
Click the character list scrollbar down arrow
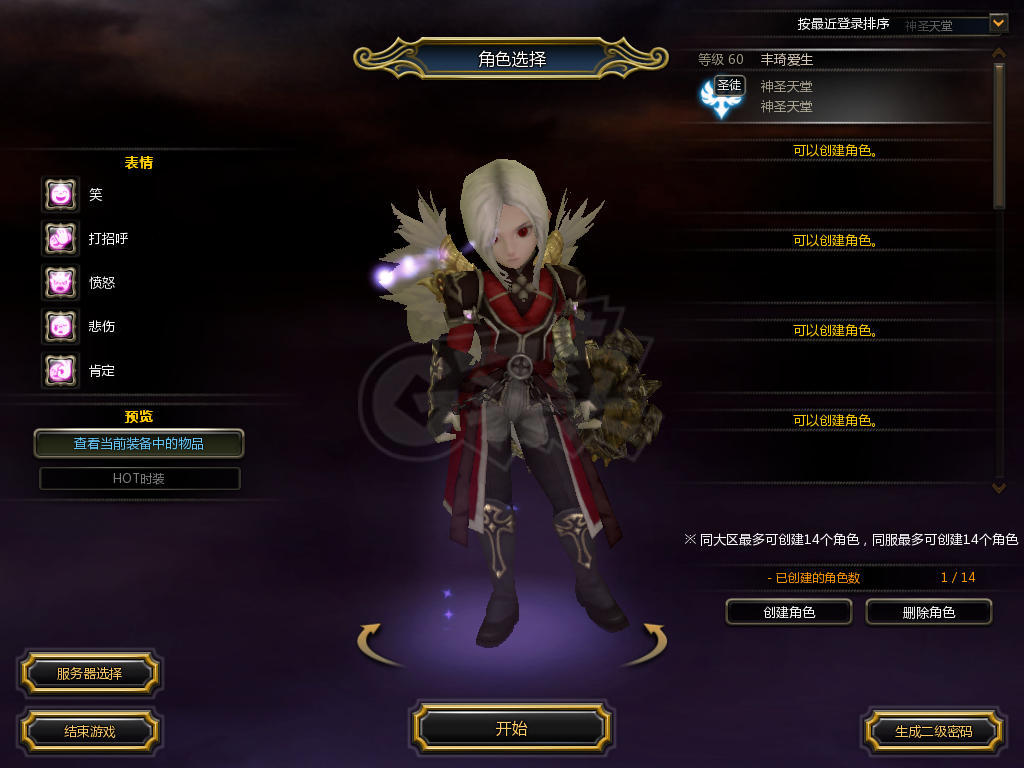point(998,487)
